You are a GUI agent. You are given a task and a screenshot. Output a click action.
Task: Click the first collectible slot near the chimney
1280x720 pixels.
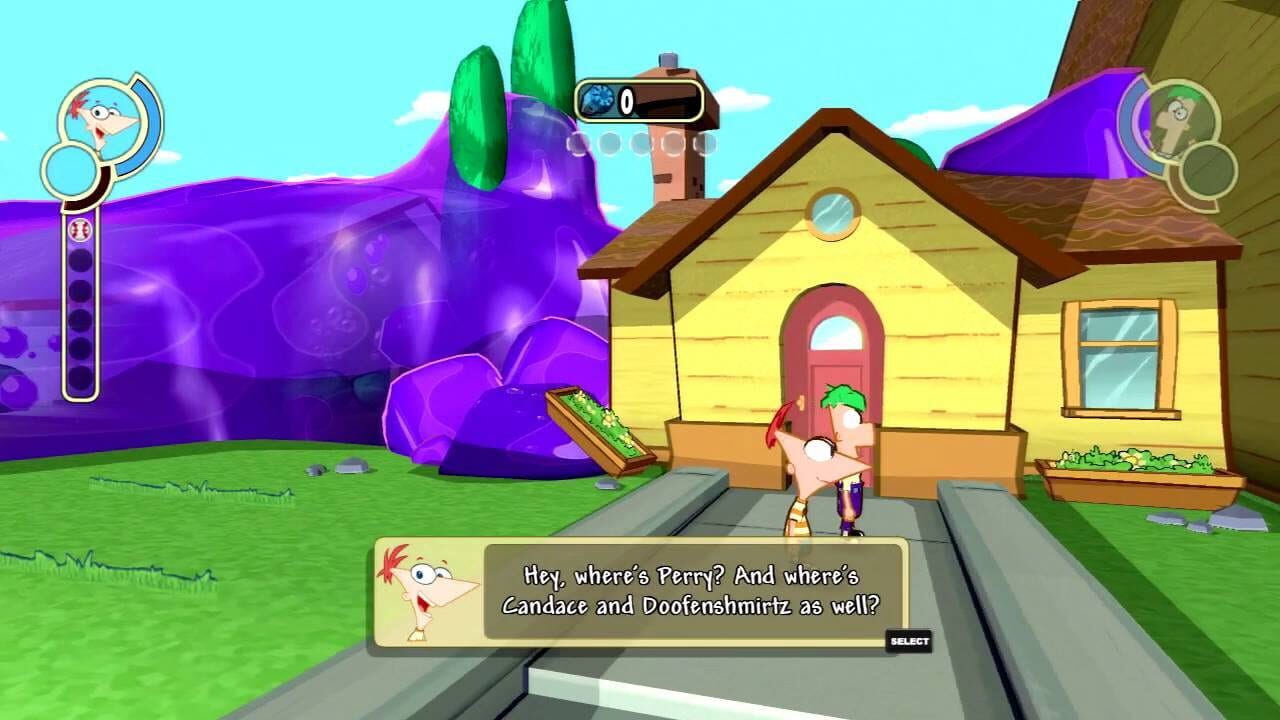(578, 144)
